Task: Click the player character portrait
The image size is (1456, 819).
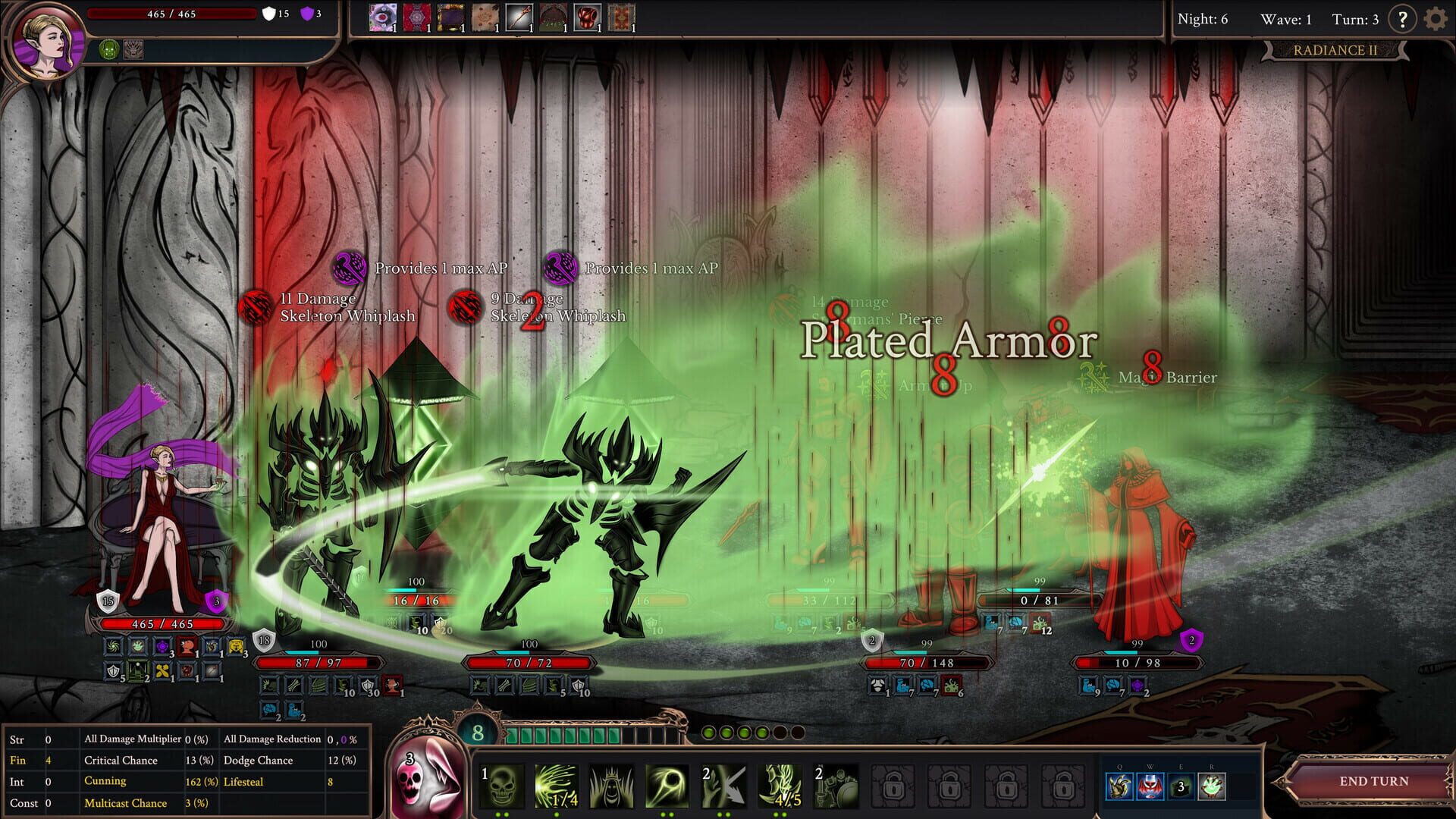Action: click(47, 42)
